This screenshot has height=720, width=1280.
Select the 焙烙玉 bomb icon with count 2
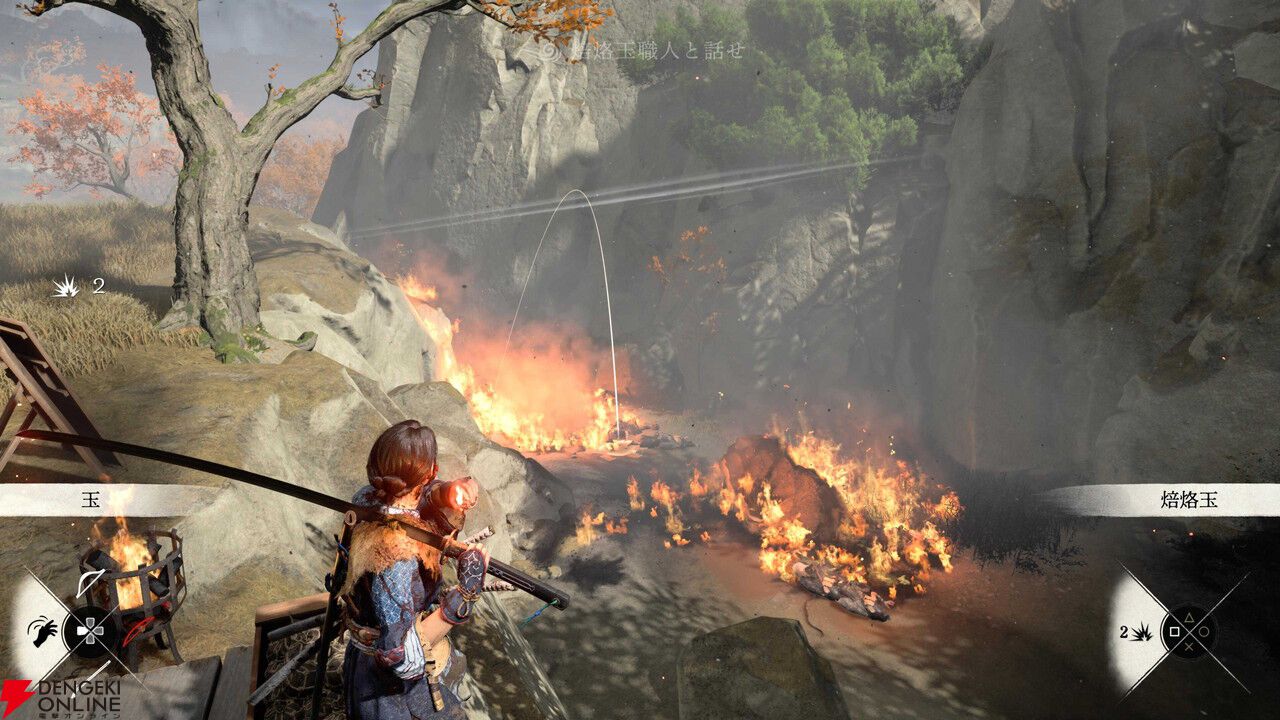(x=1140, y=631)
